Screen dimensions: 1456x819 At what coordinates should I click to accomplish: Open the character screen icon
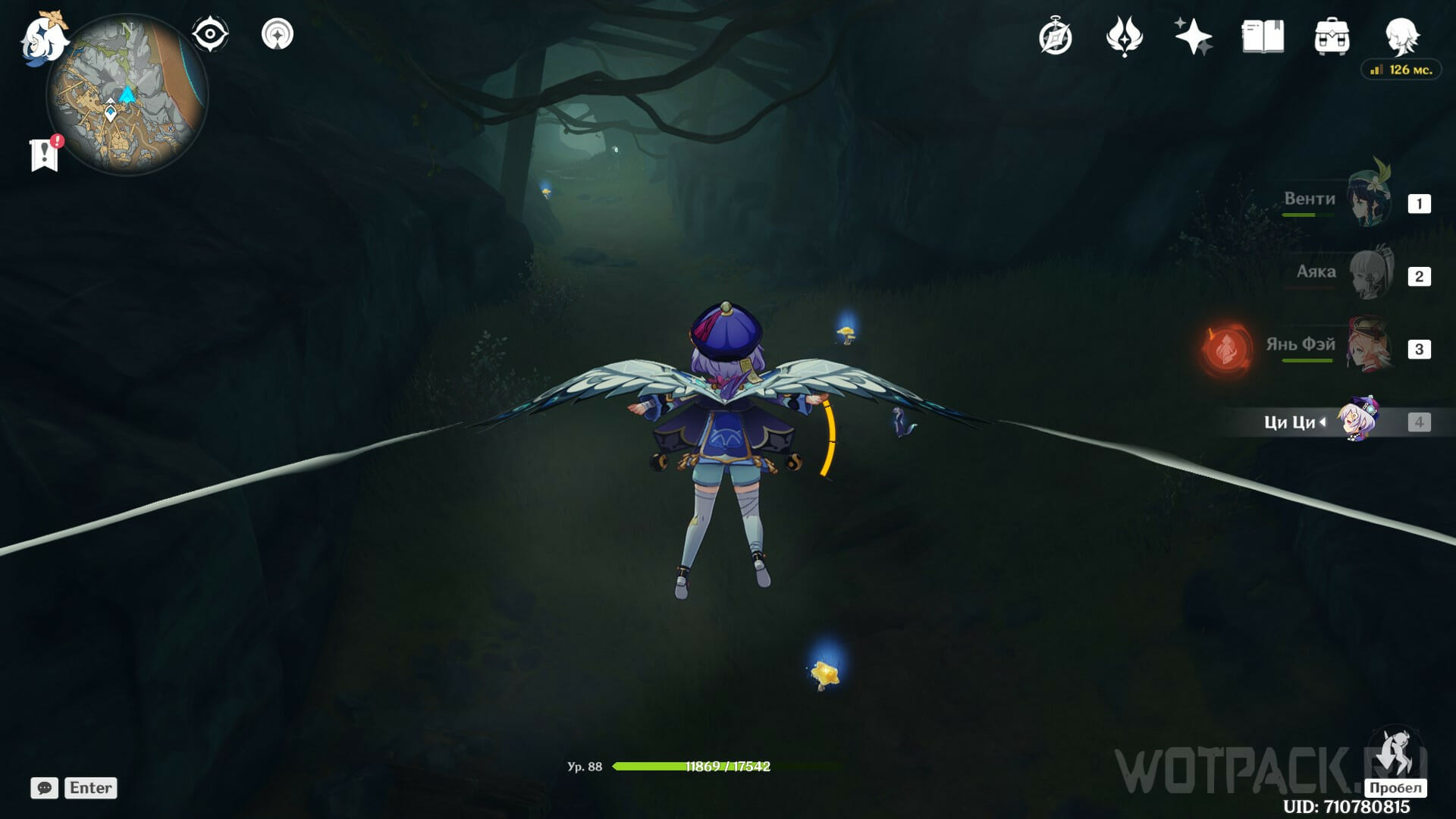[x=1401, y=35]
